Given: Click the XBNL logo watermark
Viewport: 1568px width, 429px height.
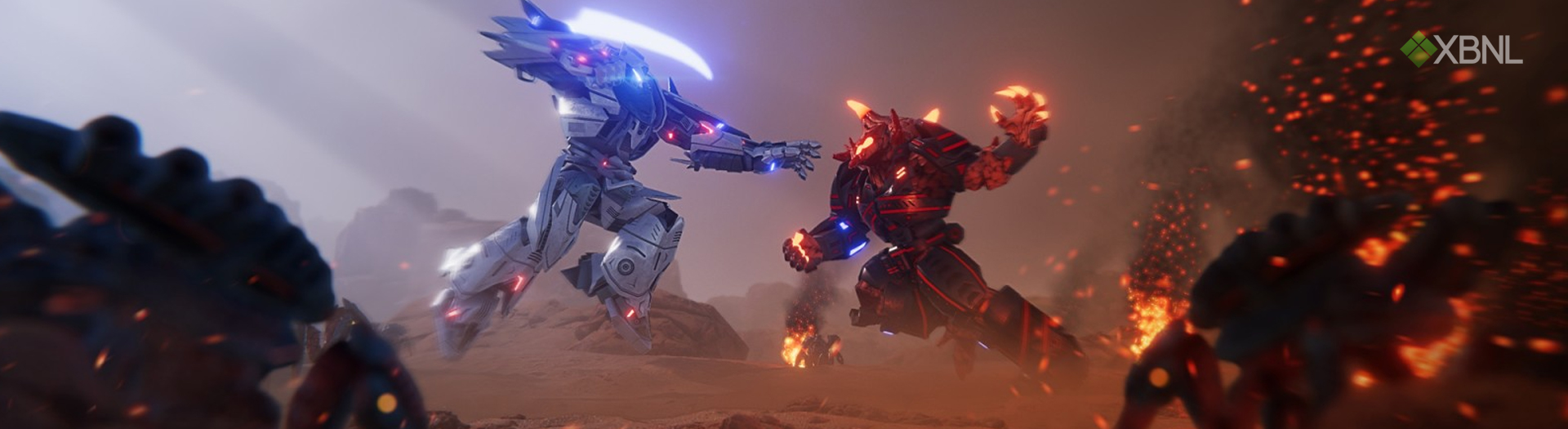Looking at the screenshot, I should pyautogui.click(x=1461, y=49).
